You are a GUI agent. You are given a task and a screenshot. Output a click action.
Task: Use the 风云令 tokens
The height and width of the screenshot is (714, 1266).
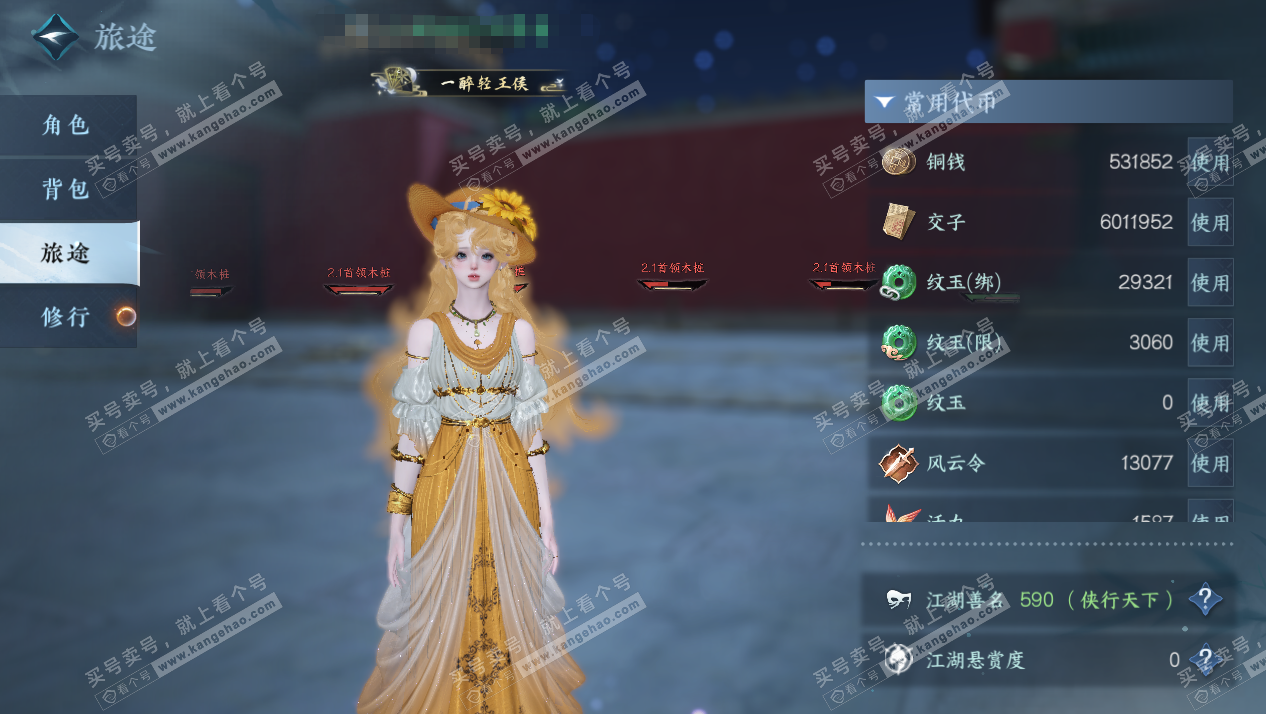1210,463
